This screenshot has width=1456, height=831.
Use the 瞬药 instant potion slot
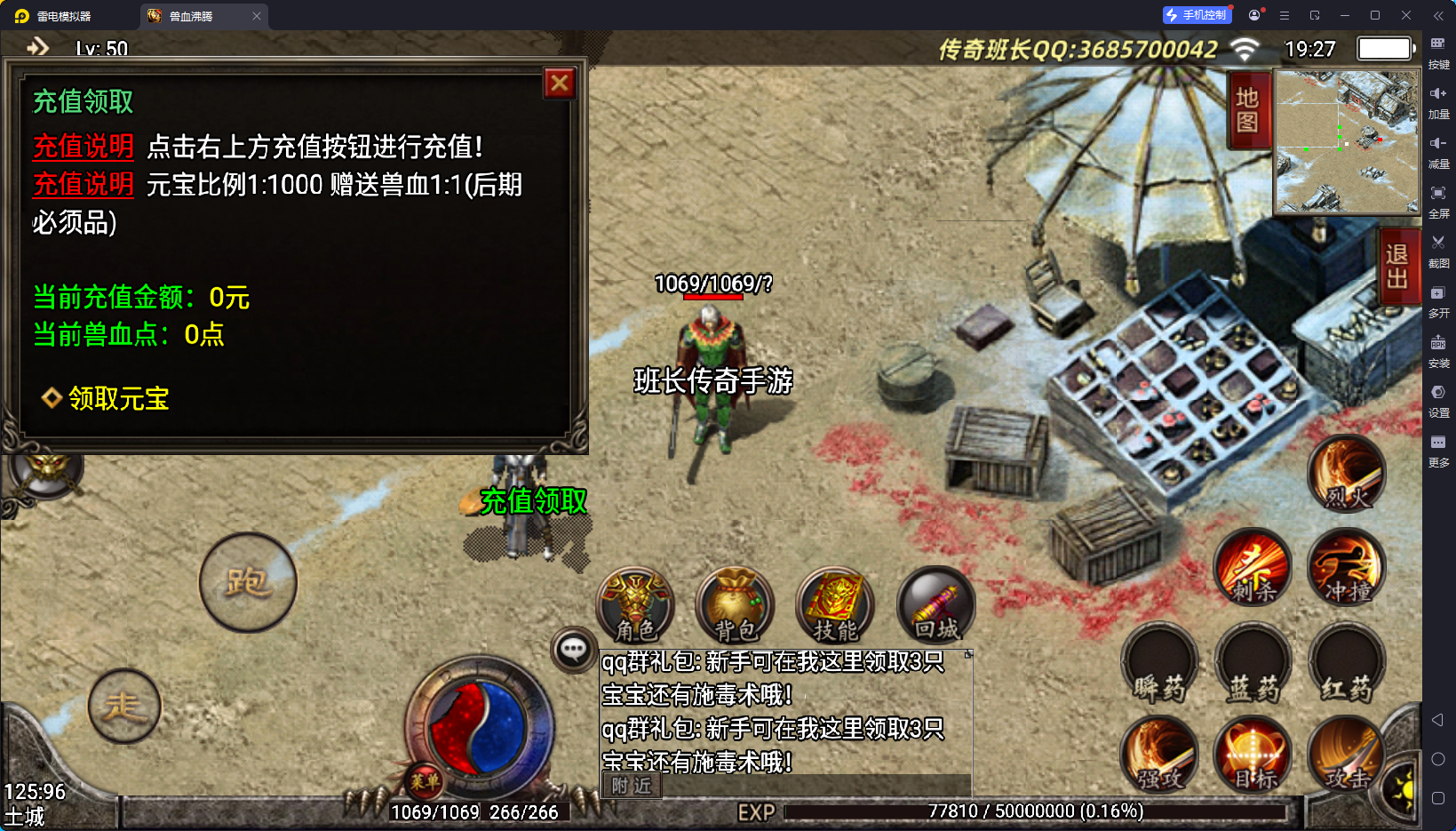(x=1160, y=662)
